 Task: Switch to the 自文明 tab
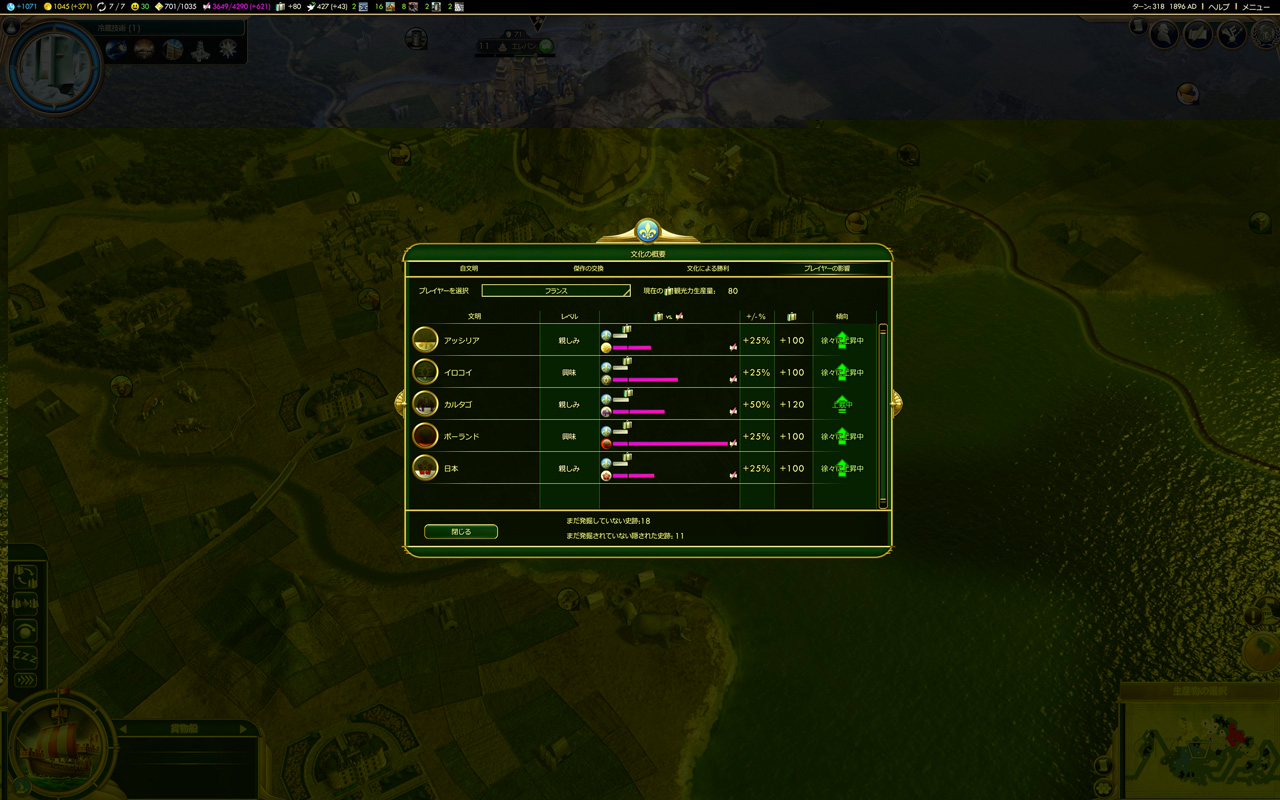click(x=468, y=269)
